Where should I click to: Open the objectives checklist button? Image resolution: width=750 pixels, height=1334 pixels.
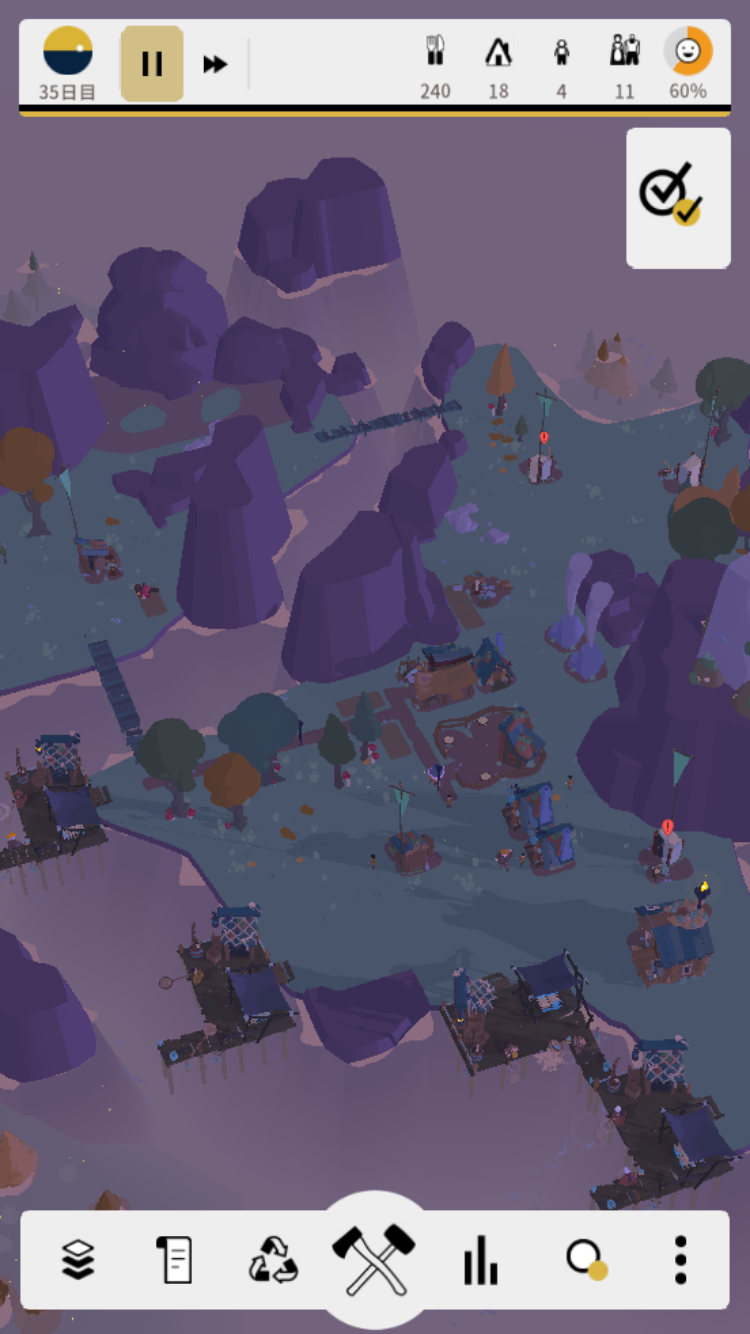coord(678,197)
